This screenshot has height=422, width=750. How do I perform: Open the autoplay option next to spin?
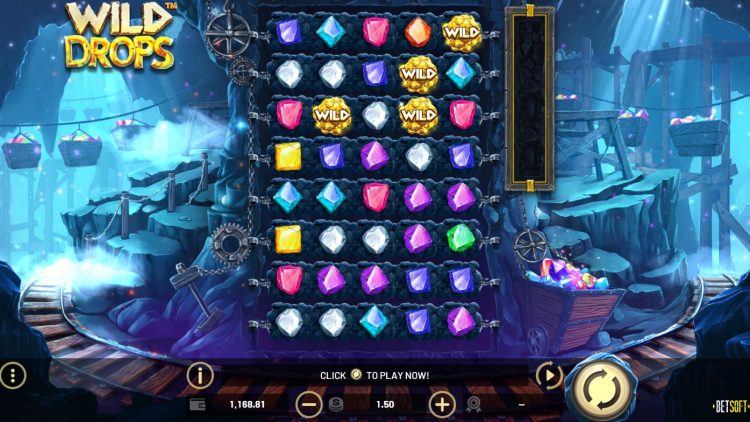tap(549, 375)
